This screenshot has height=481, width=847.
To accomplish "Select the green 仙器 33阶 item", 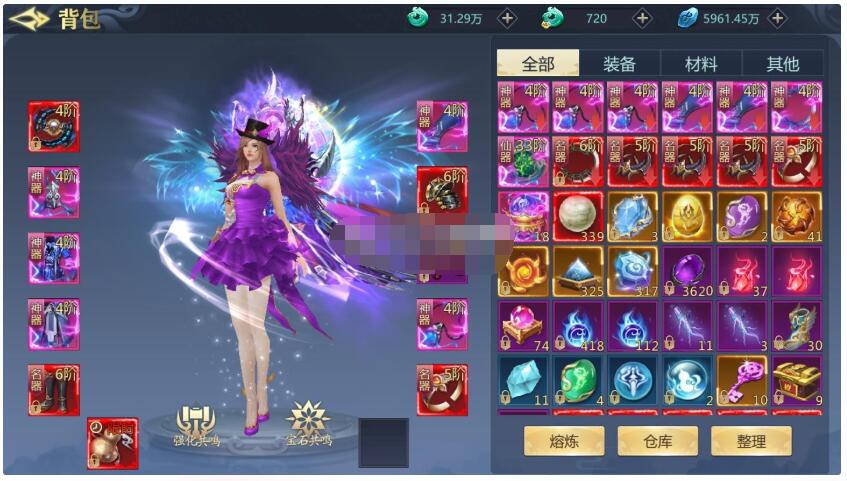I will coord(524,162).
